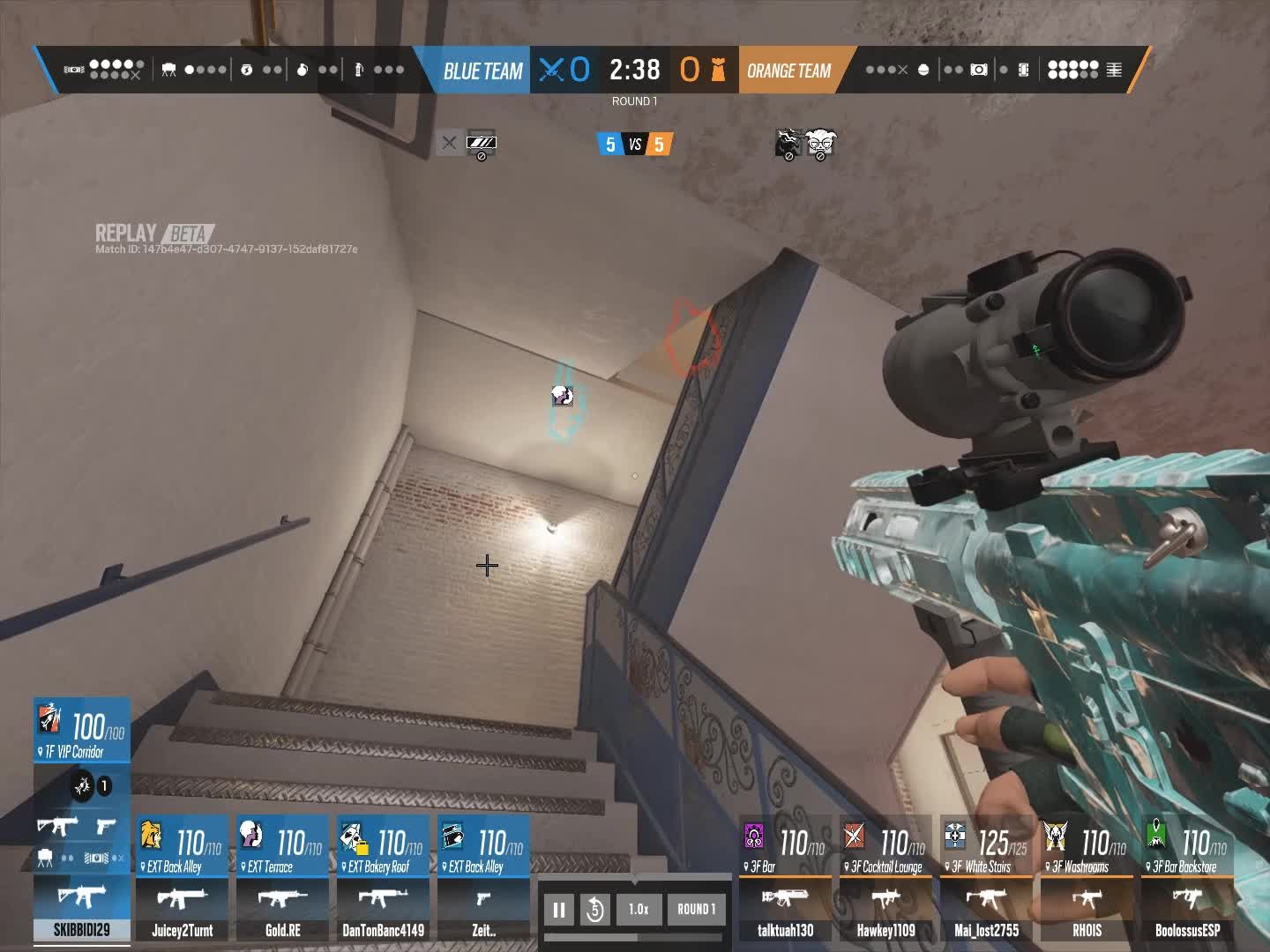The height and width of the screenshot is (952, 1270).
Task: Select the ORANGE TEAM header
Action: click(789, 70)
